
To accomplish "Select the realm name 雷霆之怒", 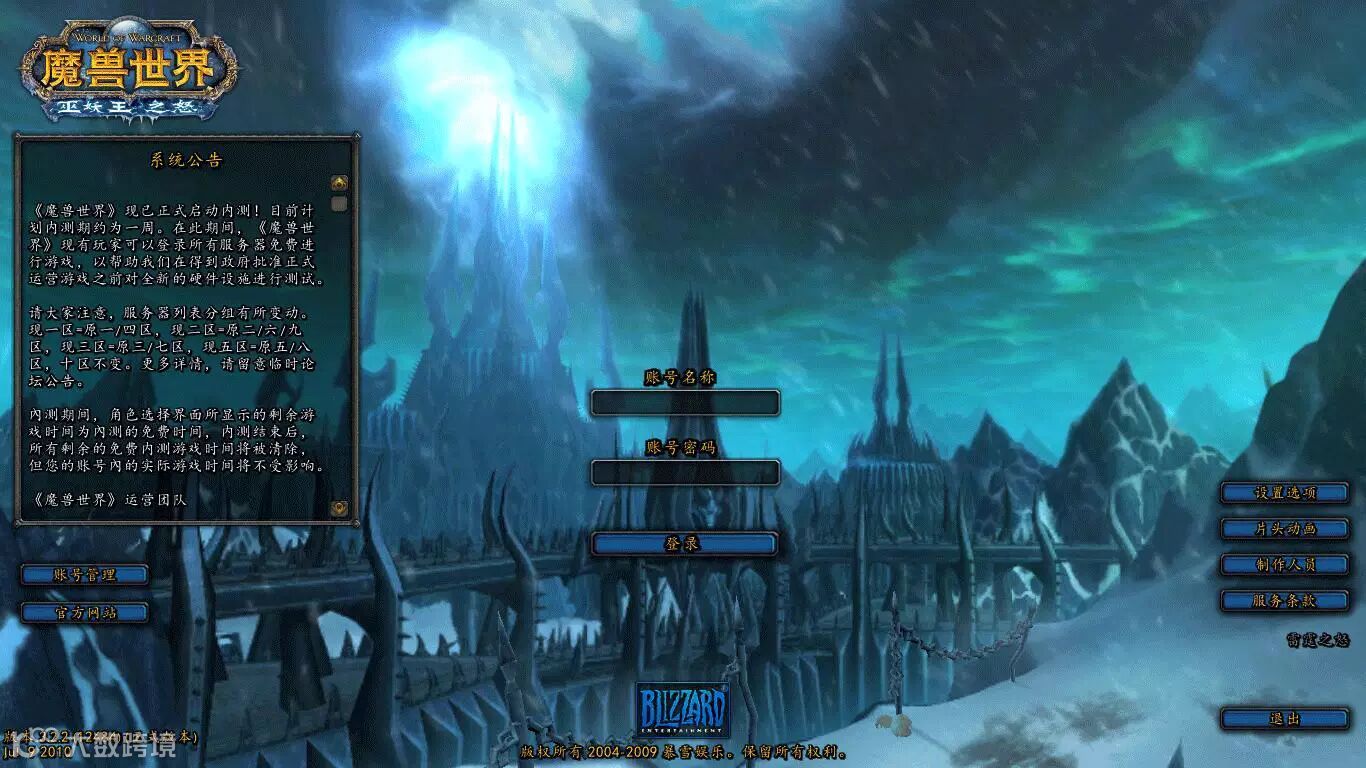I will (1317, 641).
